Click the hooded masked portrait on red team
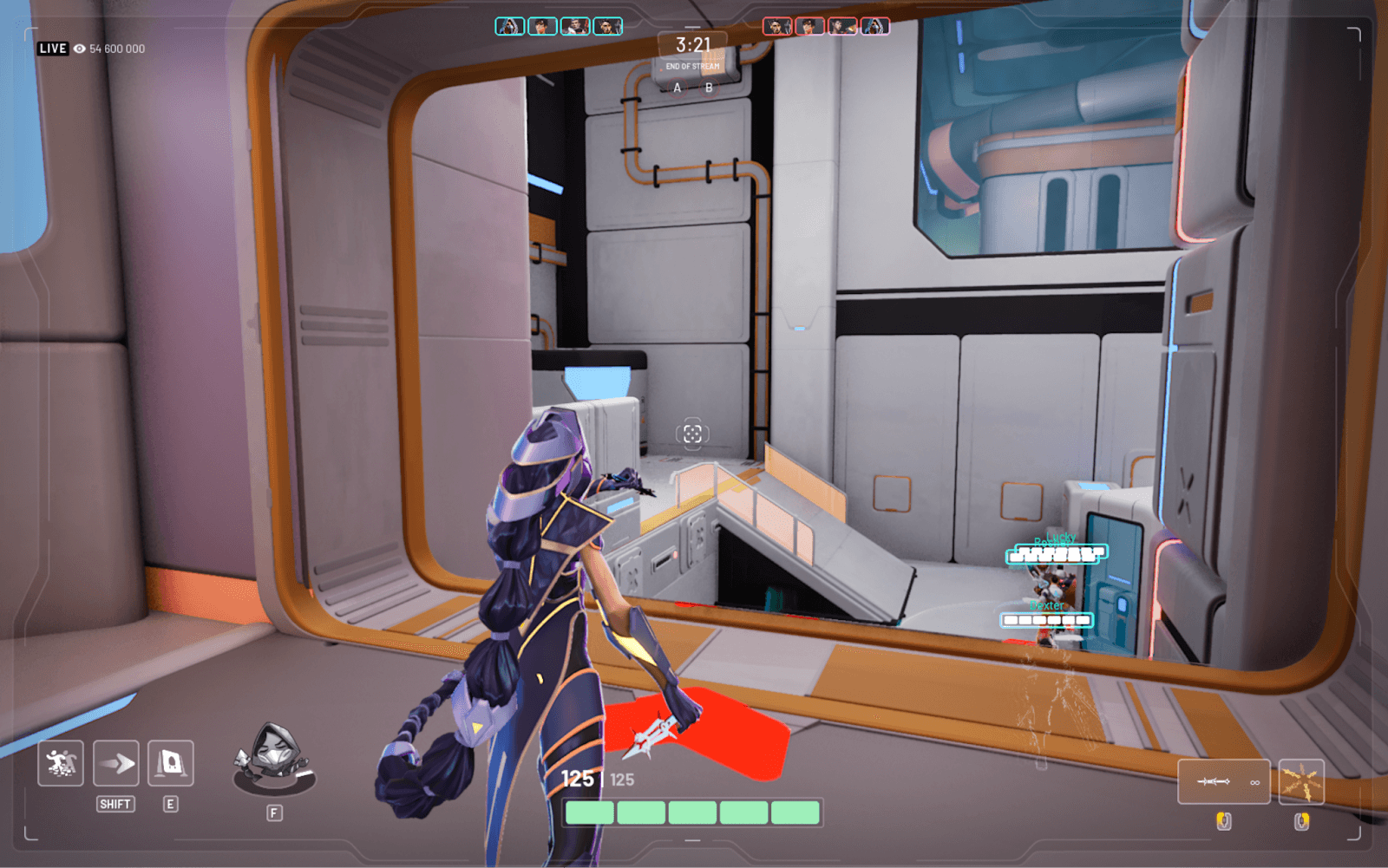1388x868 pixels. click(x=875, y=27)
